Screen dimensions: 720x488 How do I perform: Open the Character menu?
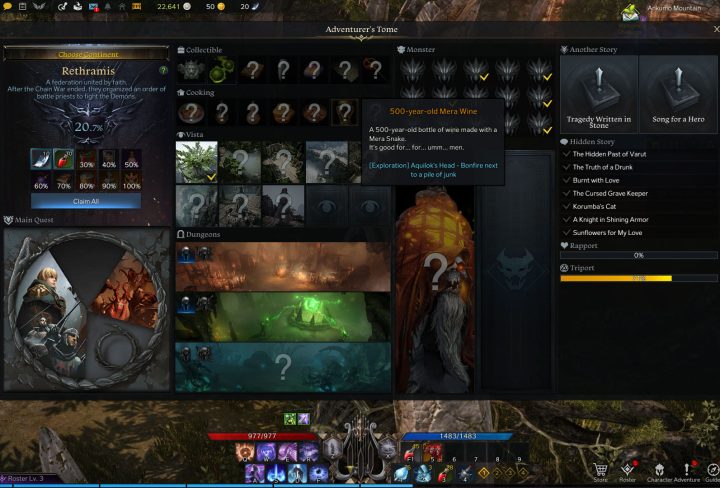660,473
